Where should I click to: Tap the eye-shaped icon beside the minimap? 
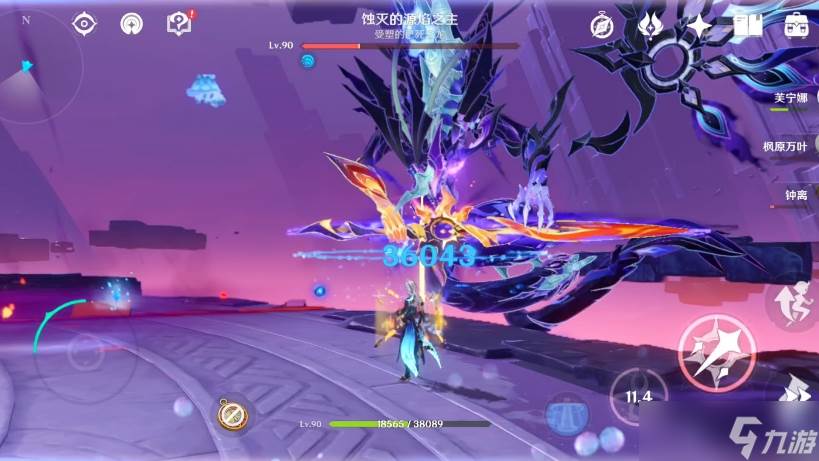86,23
